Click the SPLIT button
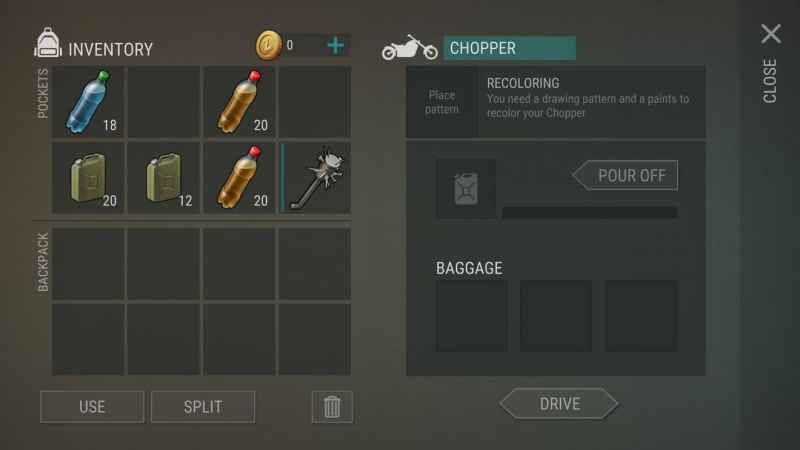Screen dimensions: 800x450 [x=203, y=406]
